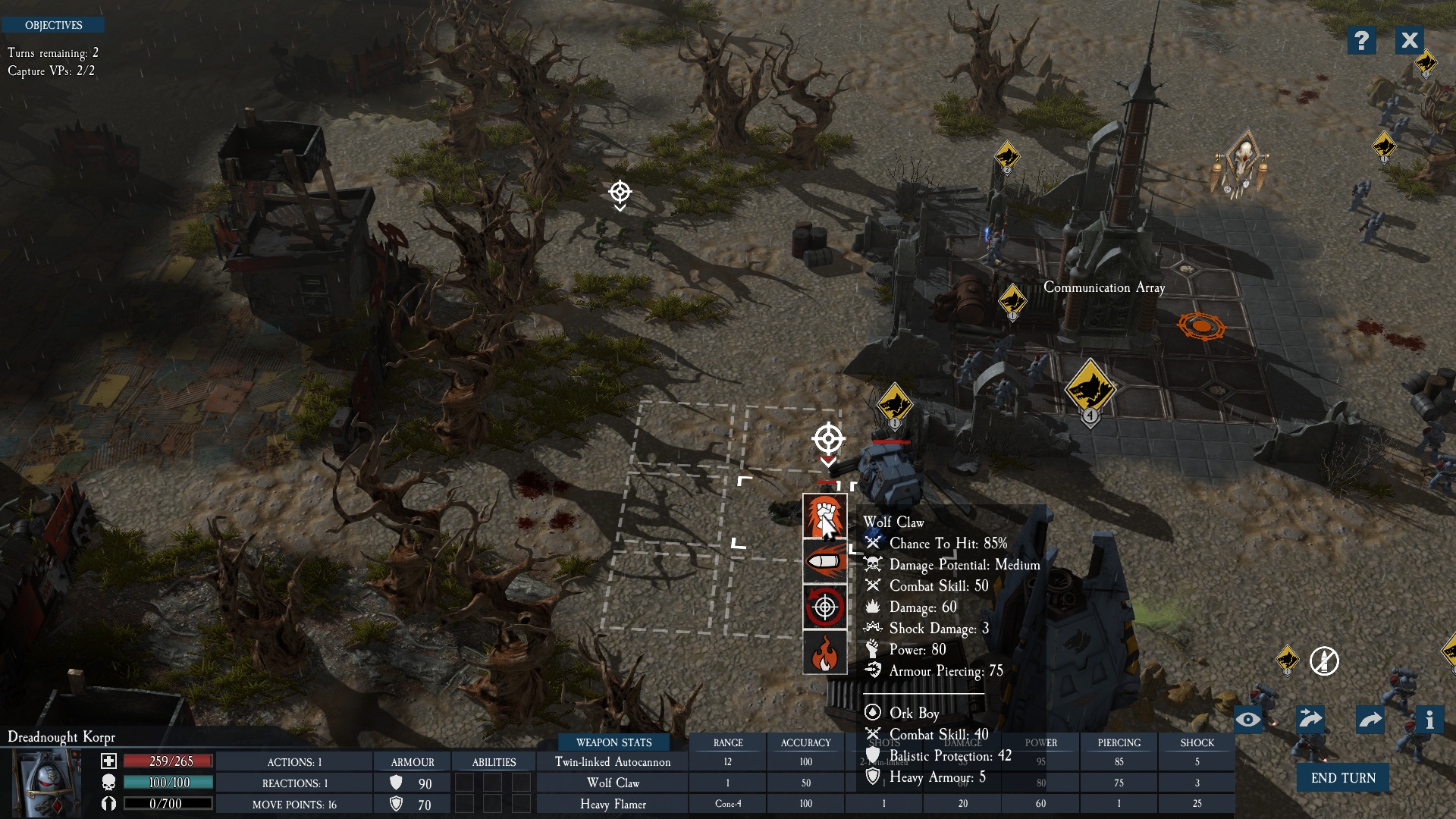Use the Heavy Flamer flame icon

tap(824, 652)
